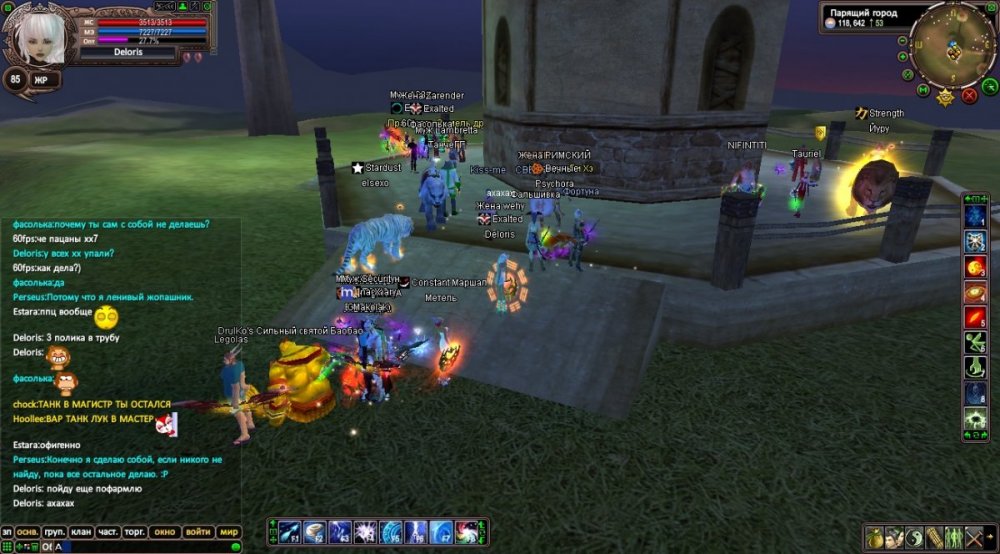This screenshot has width=1000, height=554.
Task: Click the minimap zoom-out minus button
Action: 904,42
